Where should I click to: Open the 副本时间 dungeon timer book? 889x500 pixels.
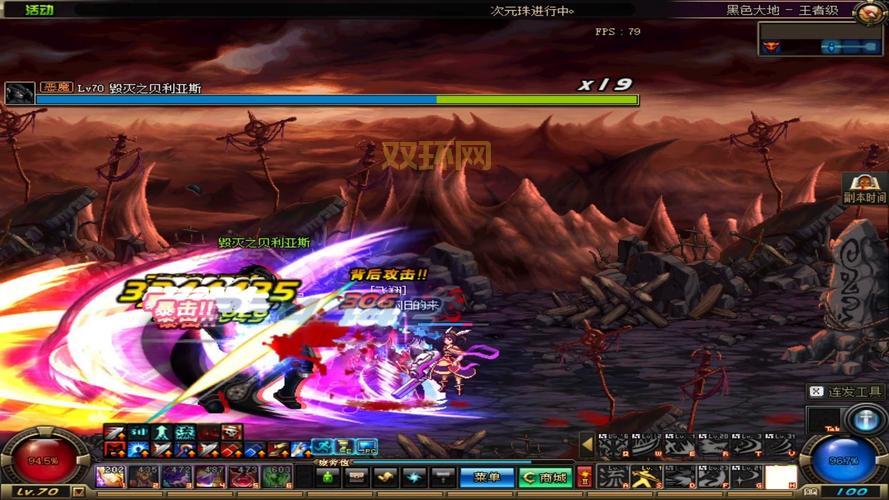click(866, 188)
